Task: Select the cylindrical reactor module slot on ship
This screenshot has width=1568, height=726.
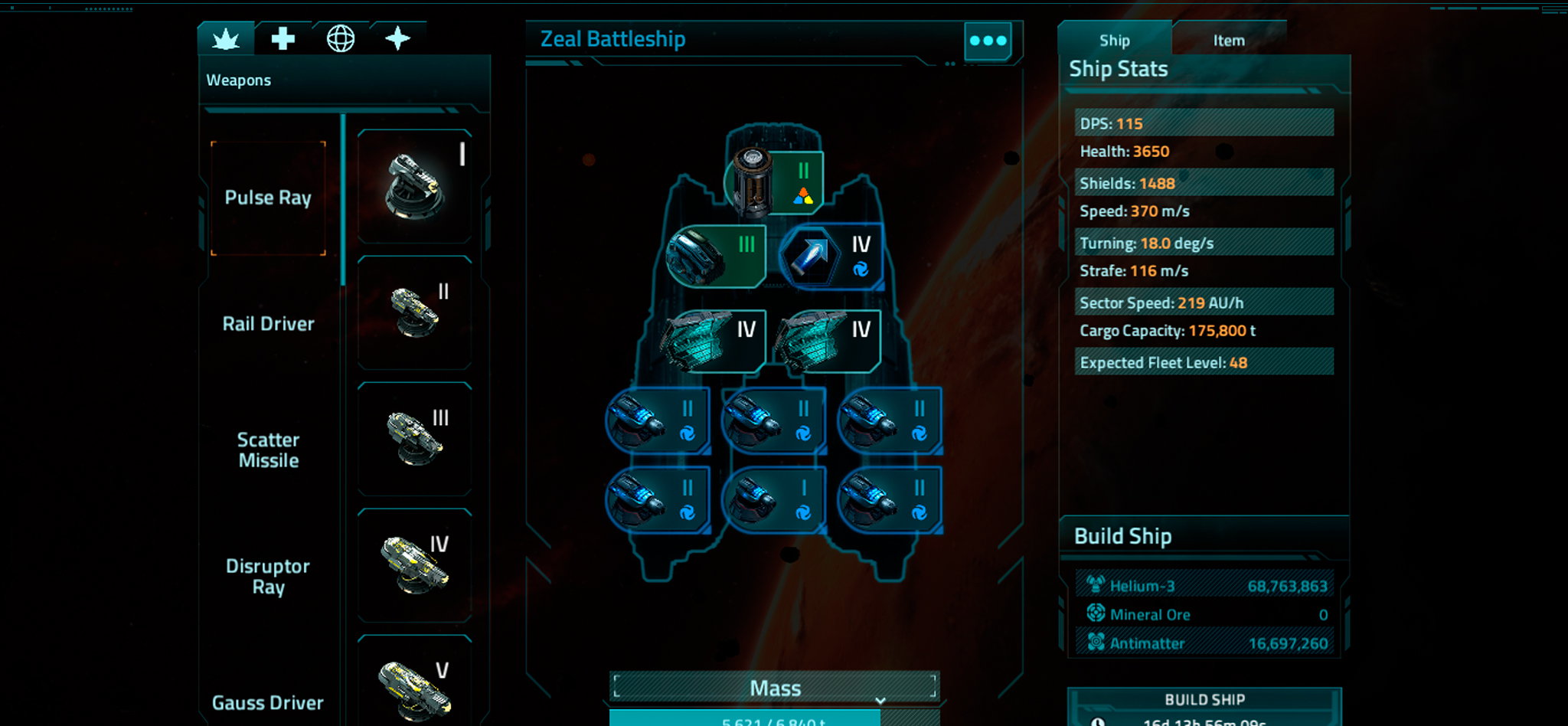Action: [775, 182]
